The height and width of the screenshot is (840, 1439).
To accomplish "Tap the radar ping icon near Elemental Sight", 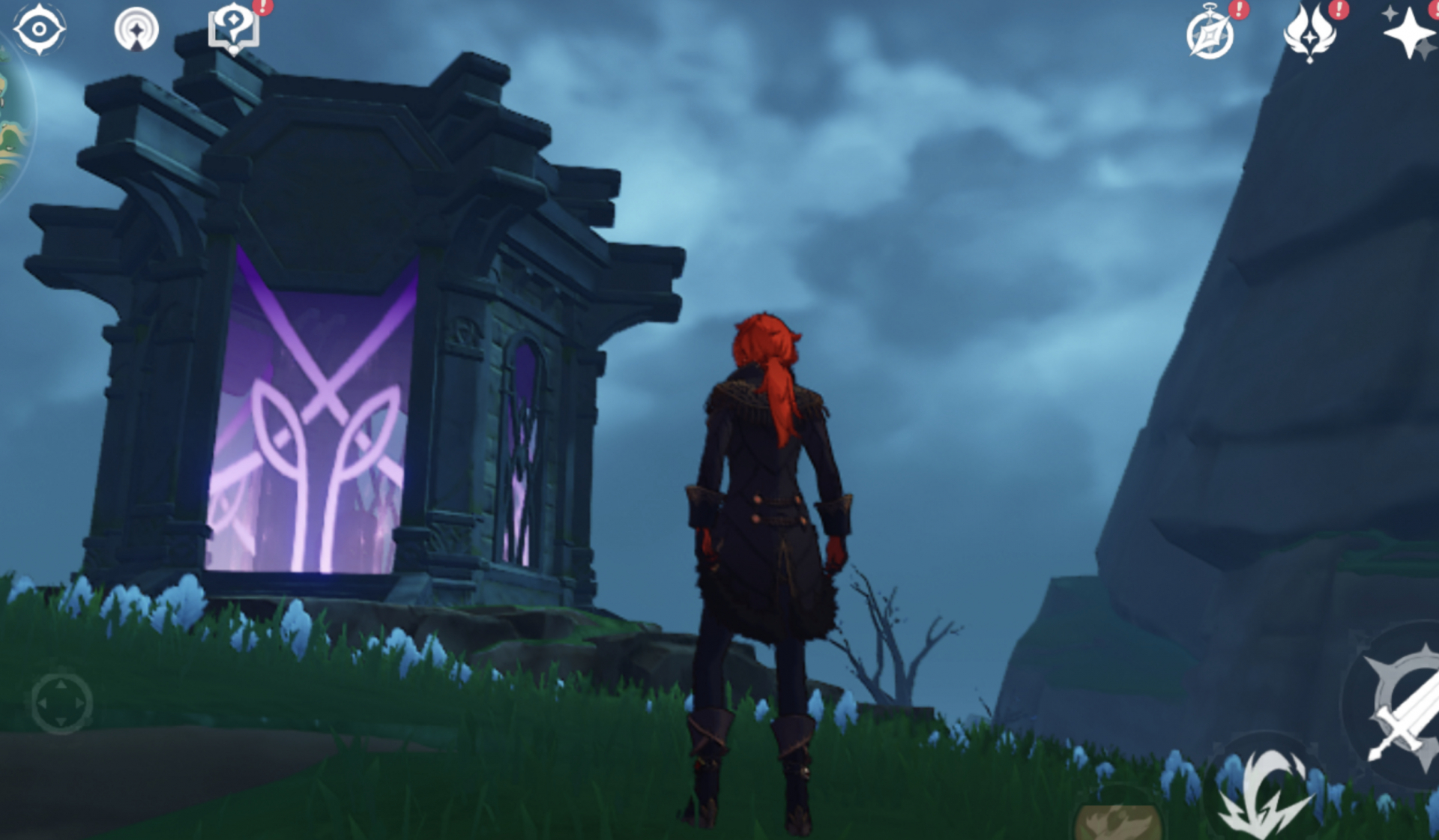I will [136, 28].
